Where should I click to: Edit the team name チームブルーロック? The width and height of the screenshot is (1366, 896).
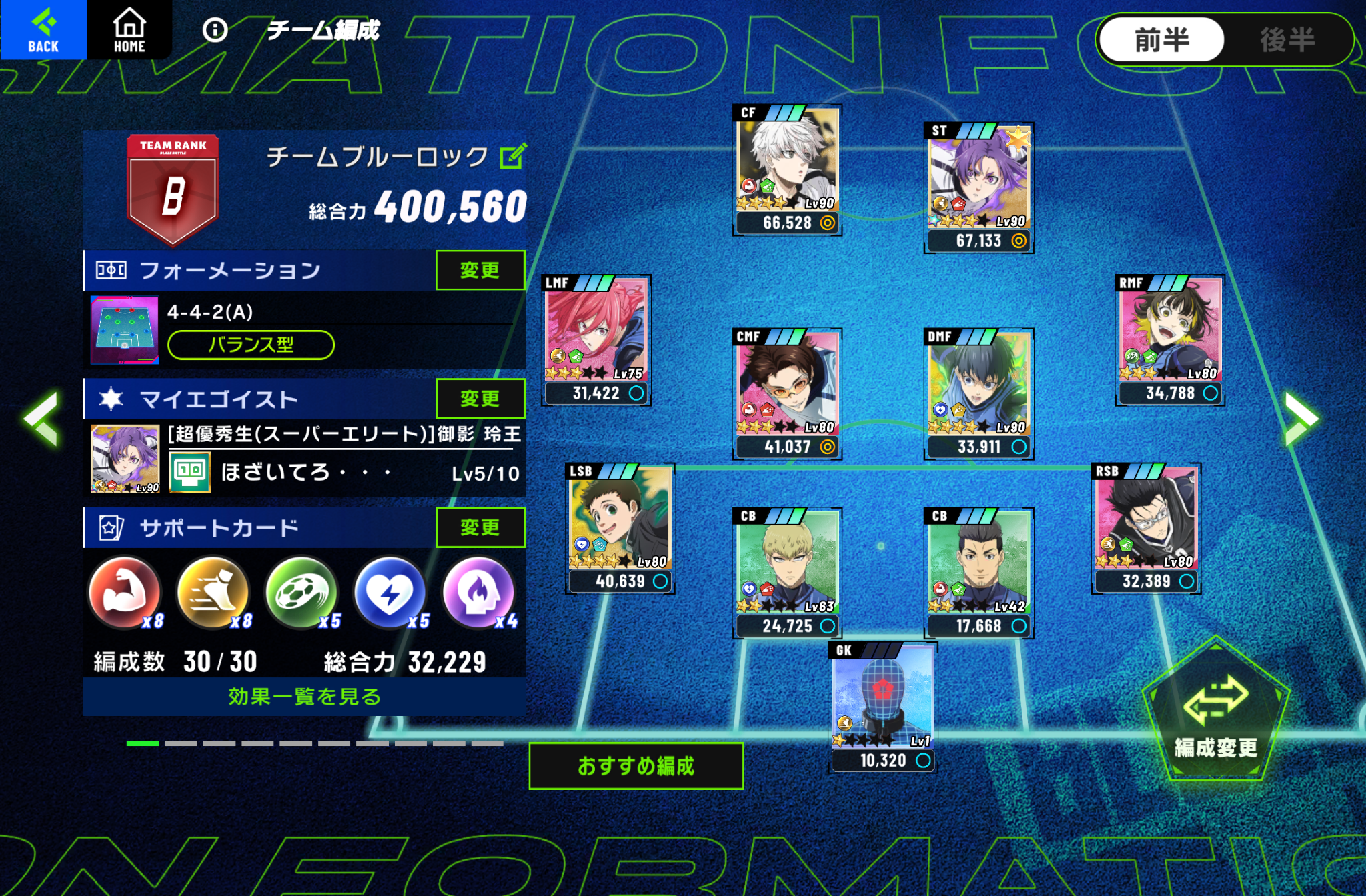(513, 157)
